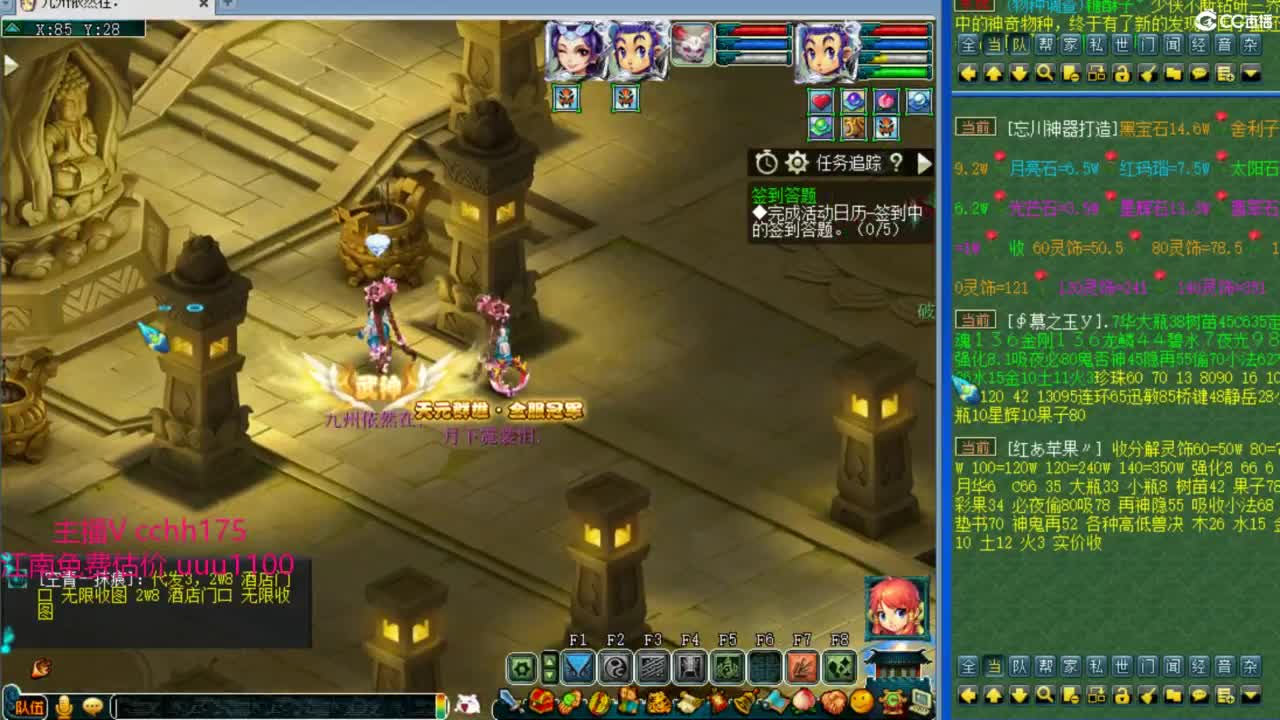Open the yellow dropdown arrow at the chat toolbar end
Screen dimensions: 1280x720
click(1249, 694)
